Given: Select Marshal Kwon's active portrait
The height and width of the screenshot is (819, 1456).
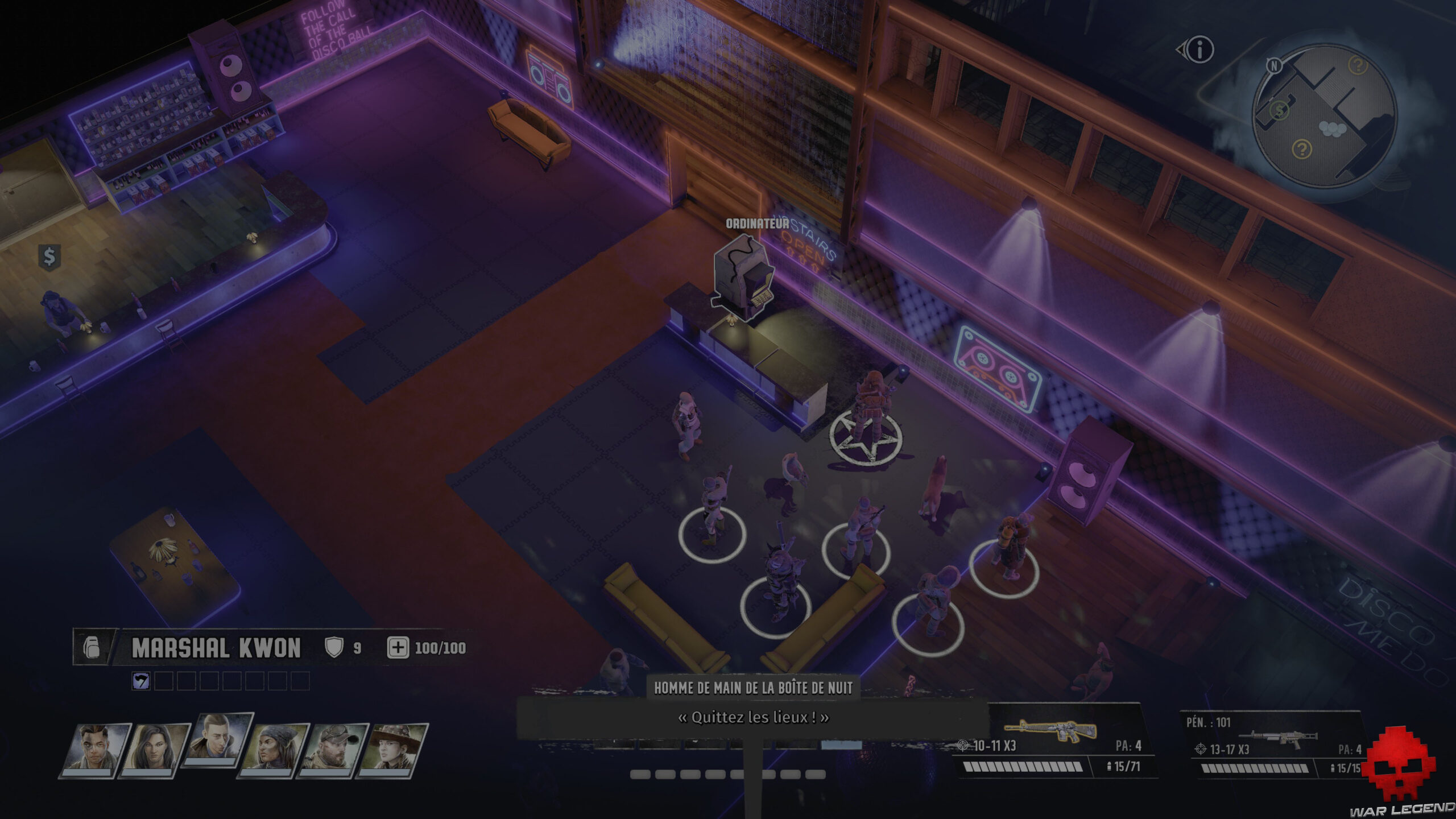Looking at the screenshot, I should point(216,739).
